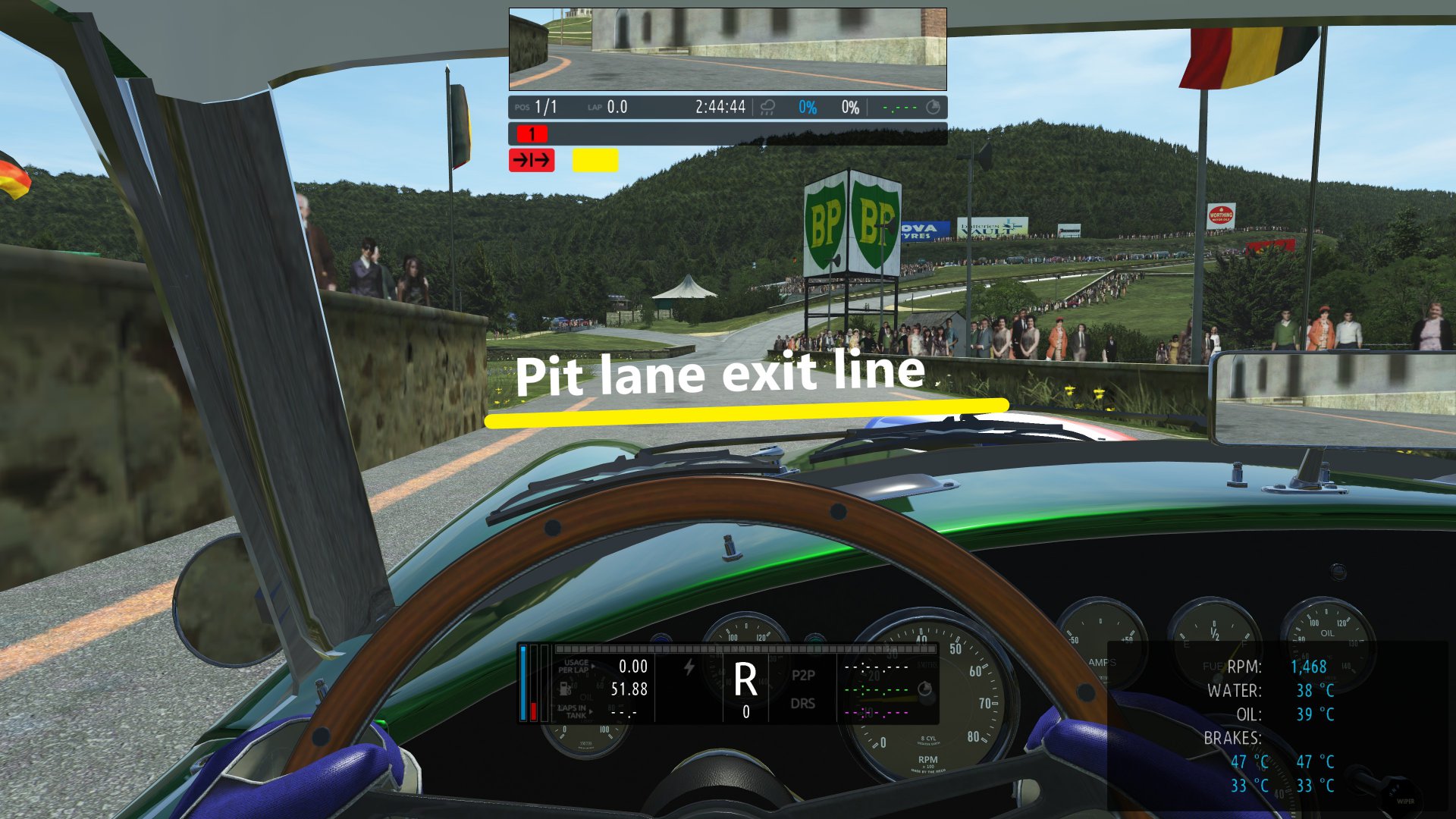The height and width of the screenshot is (819, 1456).
Task: Click the stopwatch icon beside the sector times
Action: (925, 690)
